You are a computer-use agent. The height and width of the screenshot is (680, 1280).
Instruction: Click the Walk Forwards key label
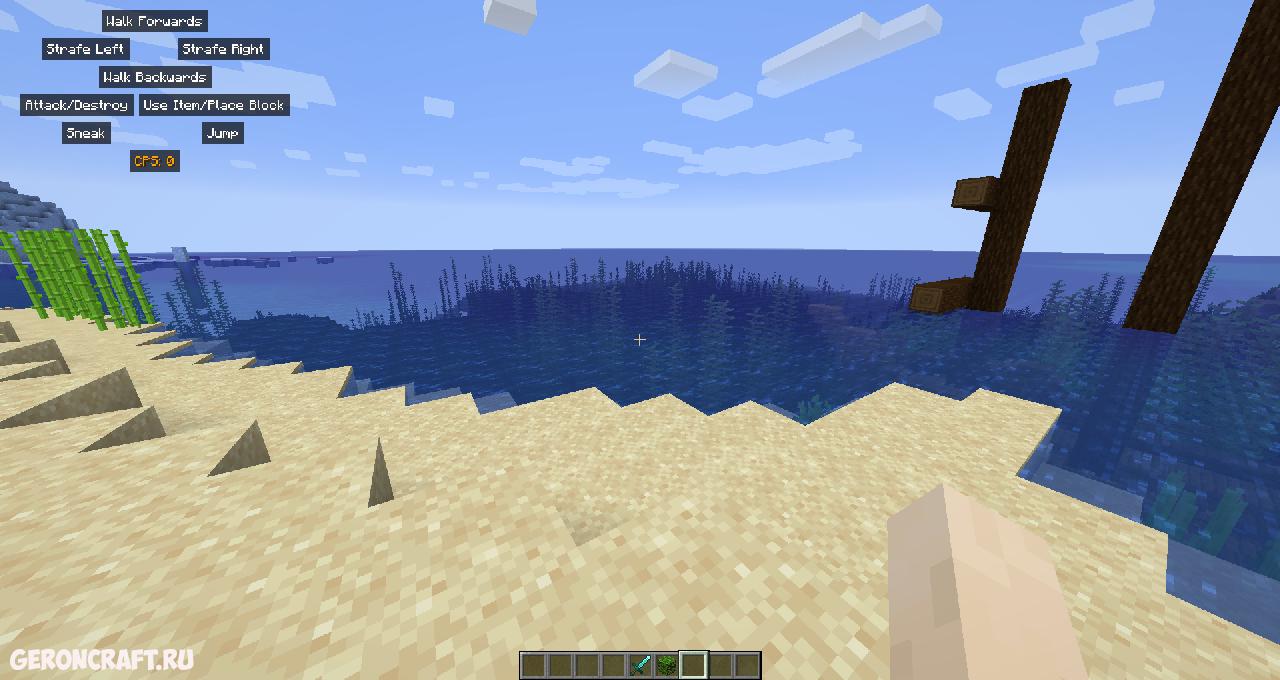pyautogui.click(x=154, y=21)
